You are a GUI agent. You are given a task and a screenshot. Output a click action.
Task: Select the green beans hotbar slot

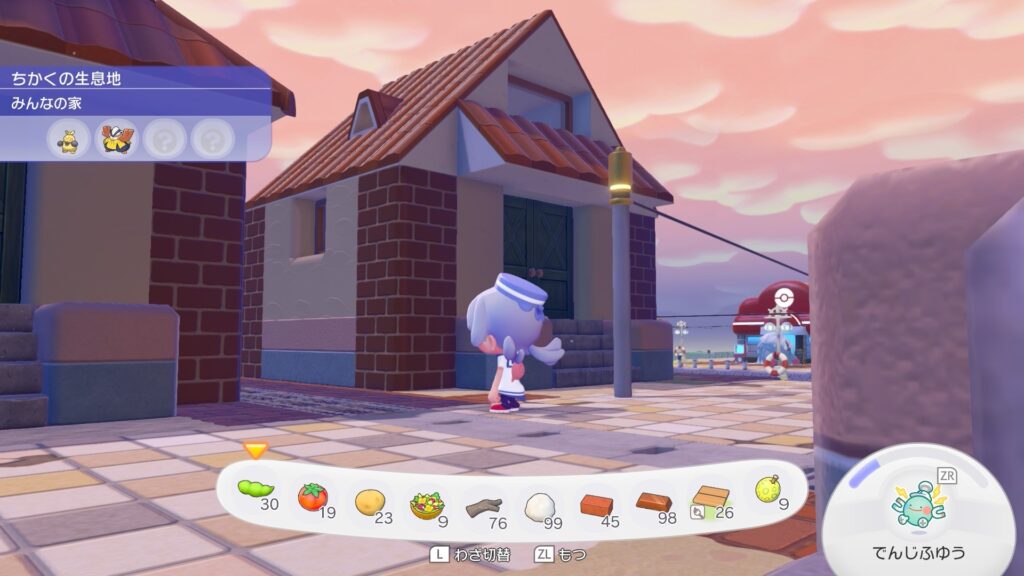[x=256, y=490]
